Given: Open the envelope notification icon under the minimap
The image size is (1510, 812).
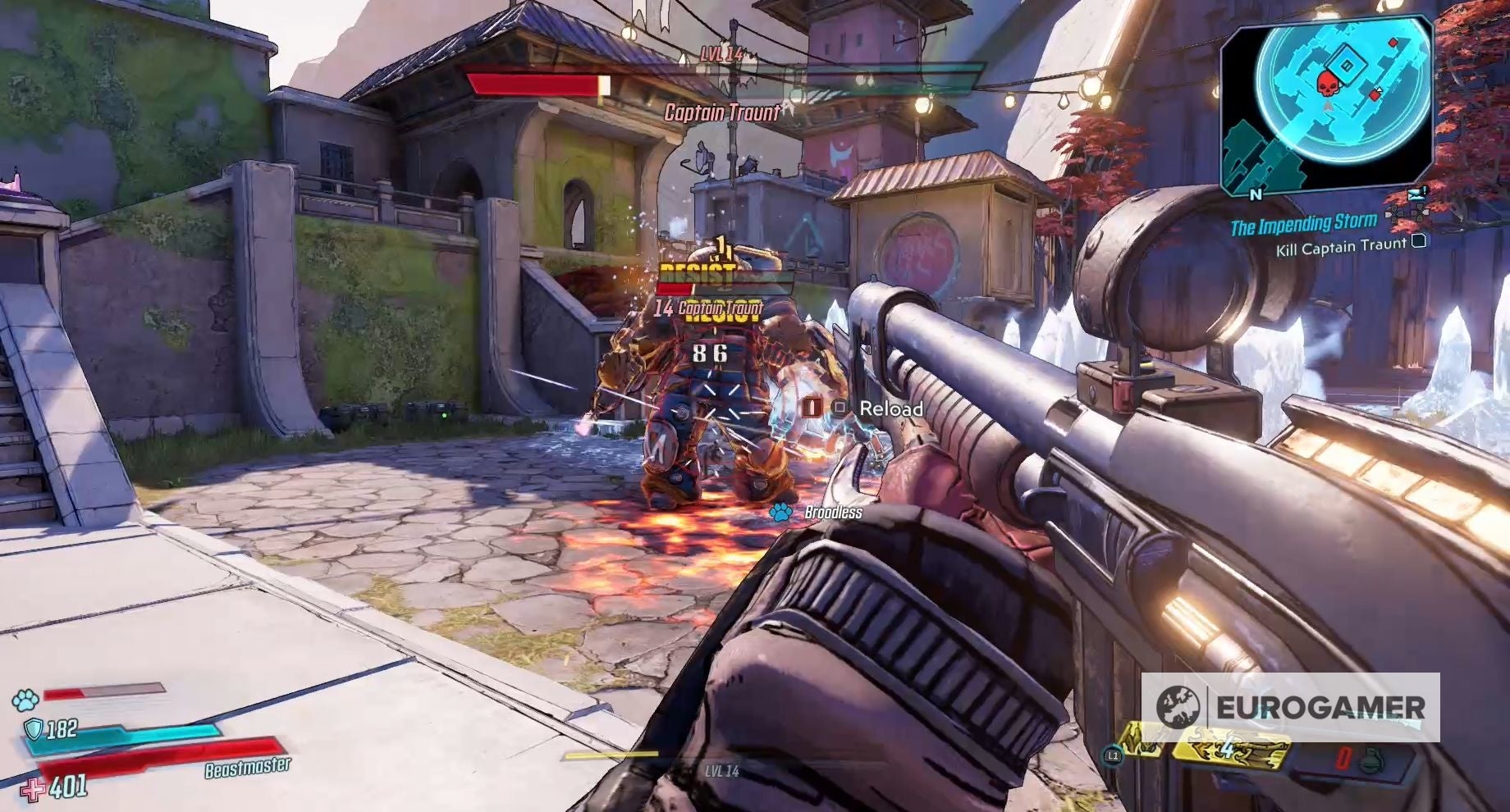Looking at the screenshot, I should click(x=1416, y=194).
